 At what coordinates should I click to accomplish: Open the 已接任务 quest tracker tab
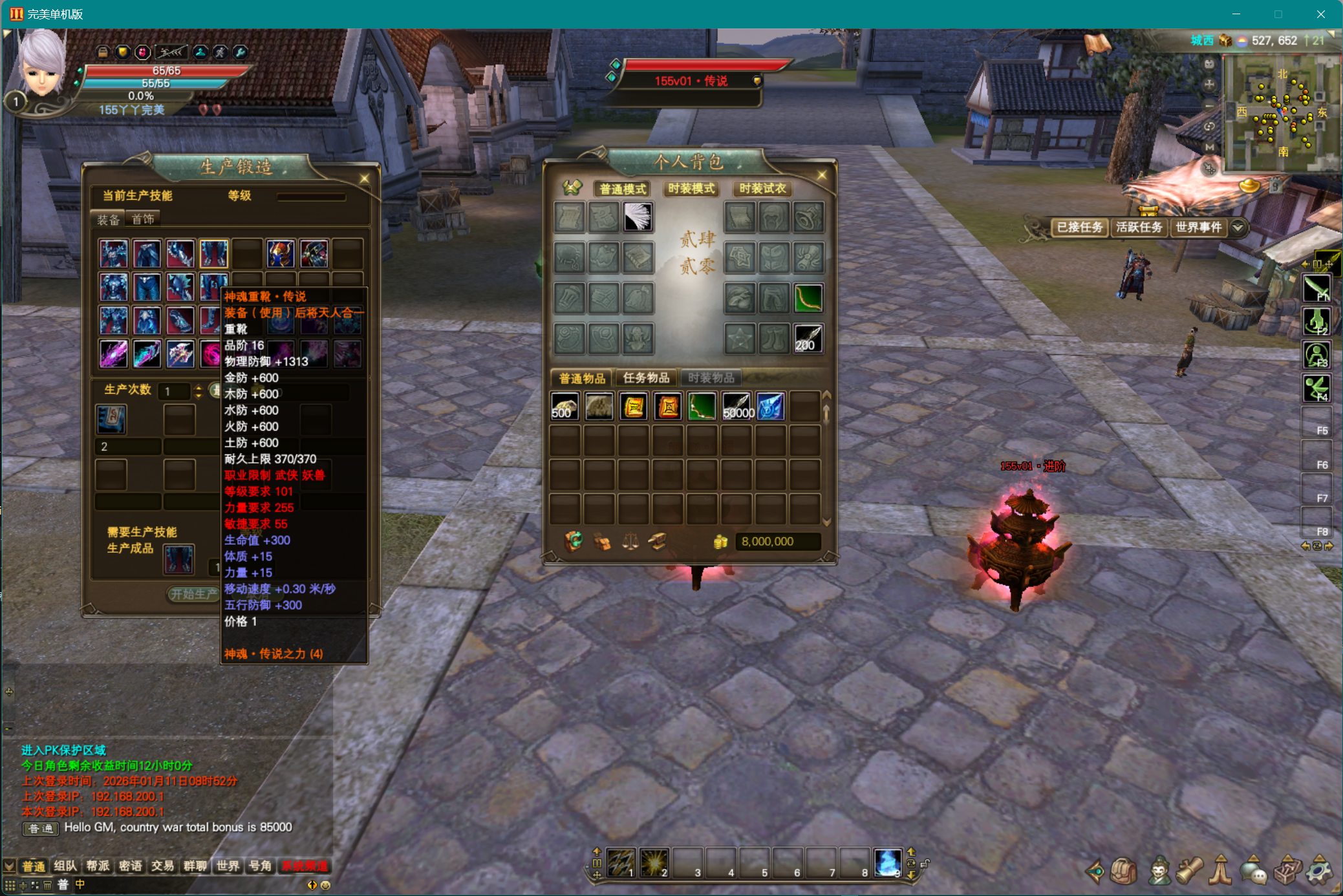pyautogui.click(x=1079, y=228)
